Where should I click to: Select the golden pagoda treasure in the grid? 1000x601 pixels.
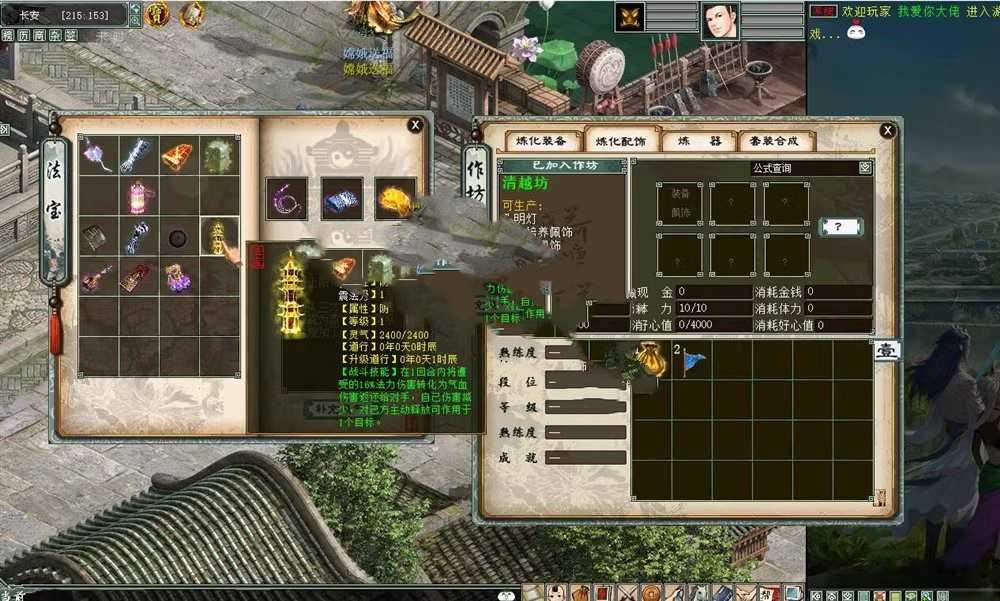coord(219,237)
